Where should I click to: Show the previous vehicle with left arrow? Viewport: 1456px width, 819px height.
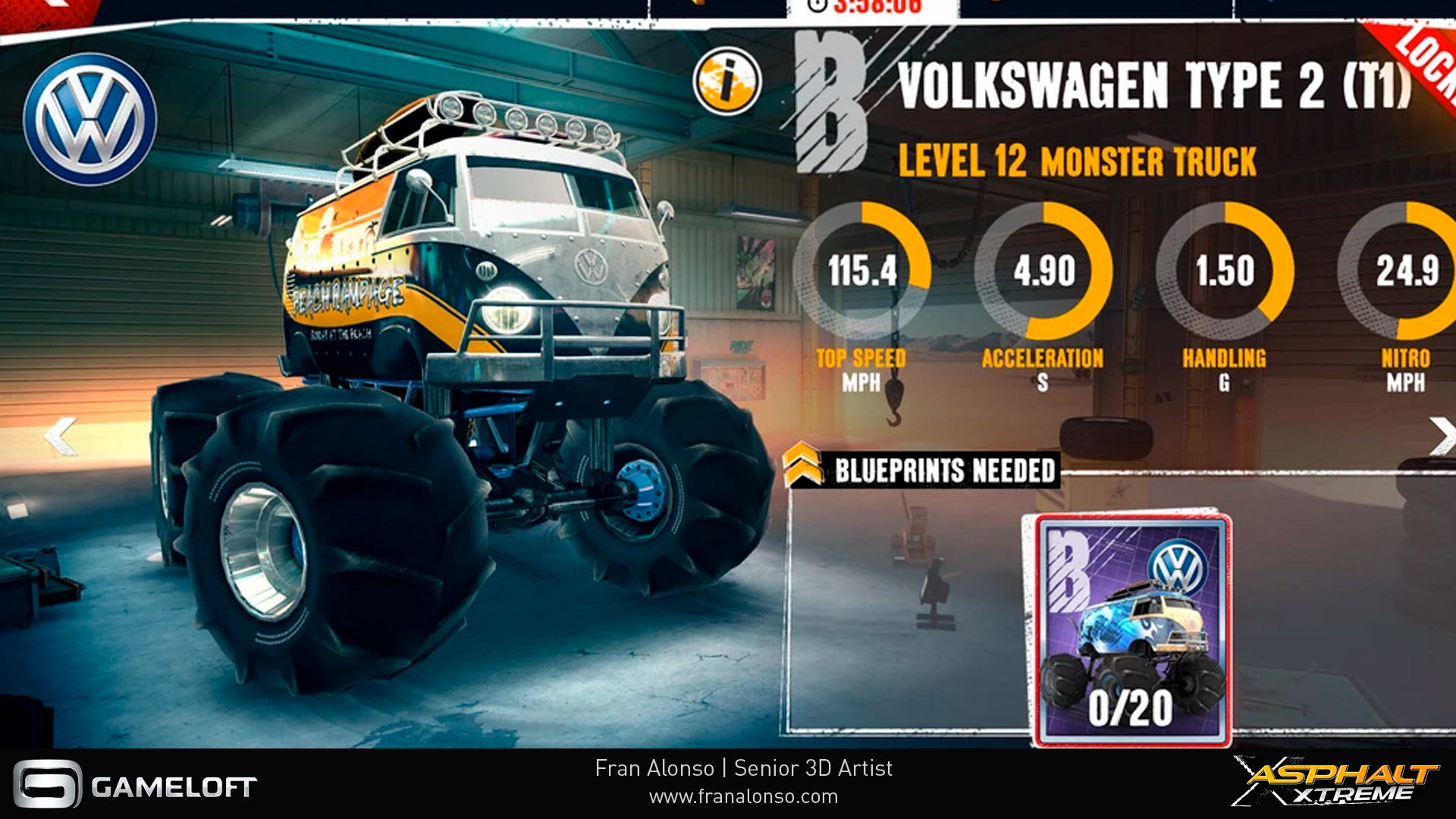click(x=61, y=435)
